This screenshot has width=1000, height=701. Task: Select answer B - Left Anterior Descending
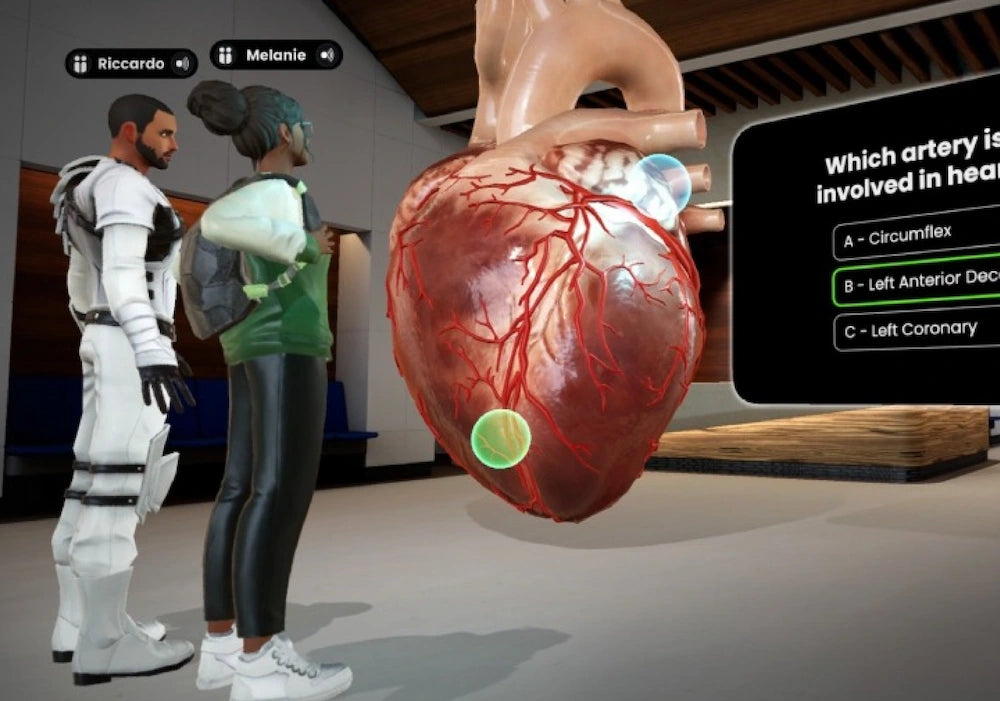coord(915,284)
